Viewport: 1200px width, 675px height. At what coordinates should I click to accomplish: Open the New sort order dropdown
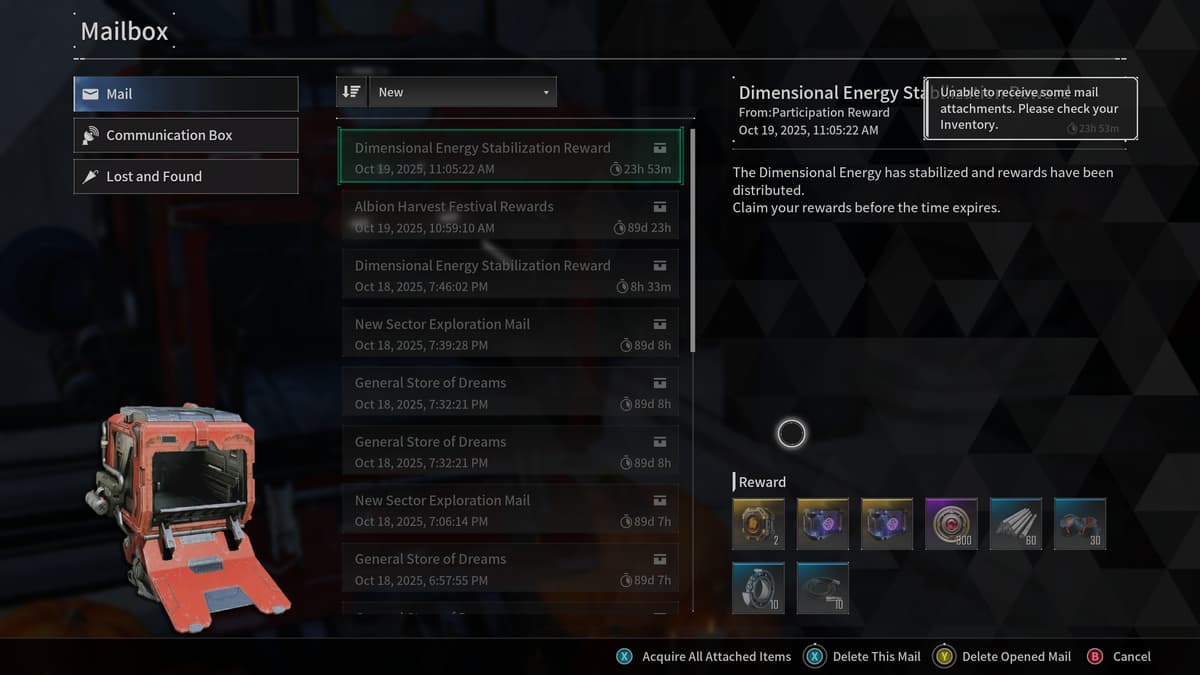click(x=463, y=92)
